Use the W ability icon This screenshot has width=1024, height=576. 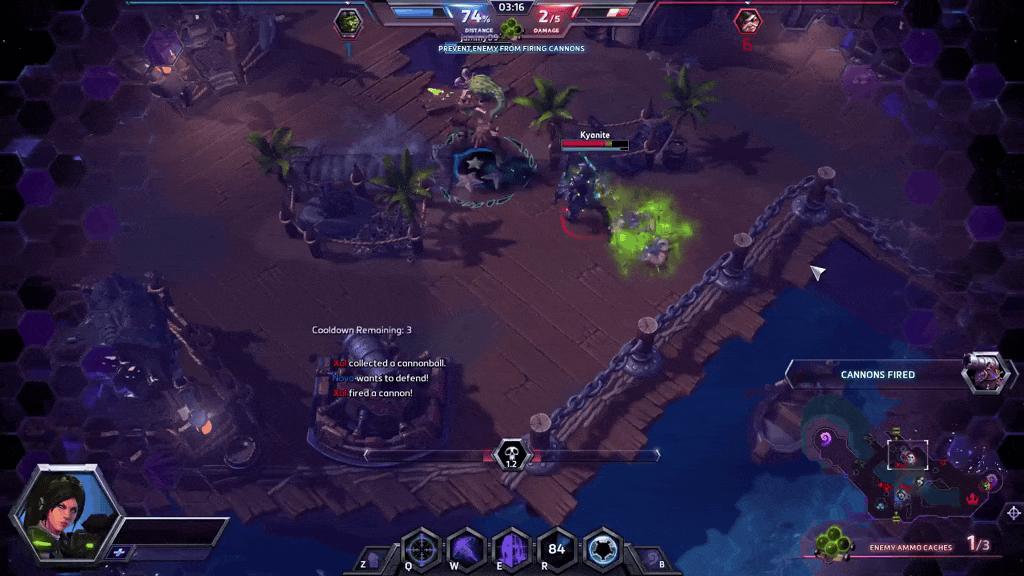pyautogui.click(x=466, y=549)
